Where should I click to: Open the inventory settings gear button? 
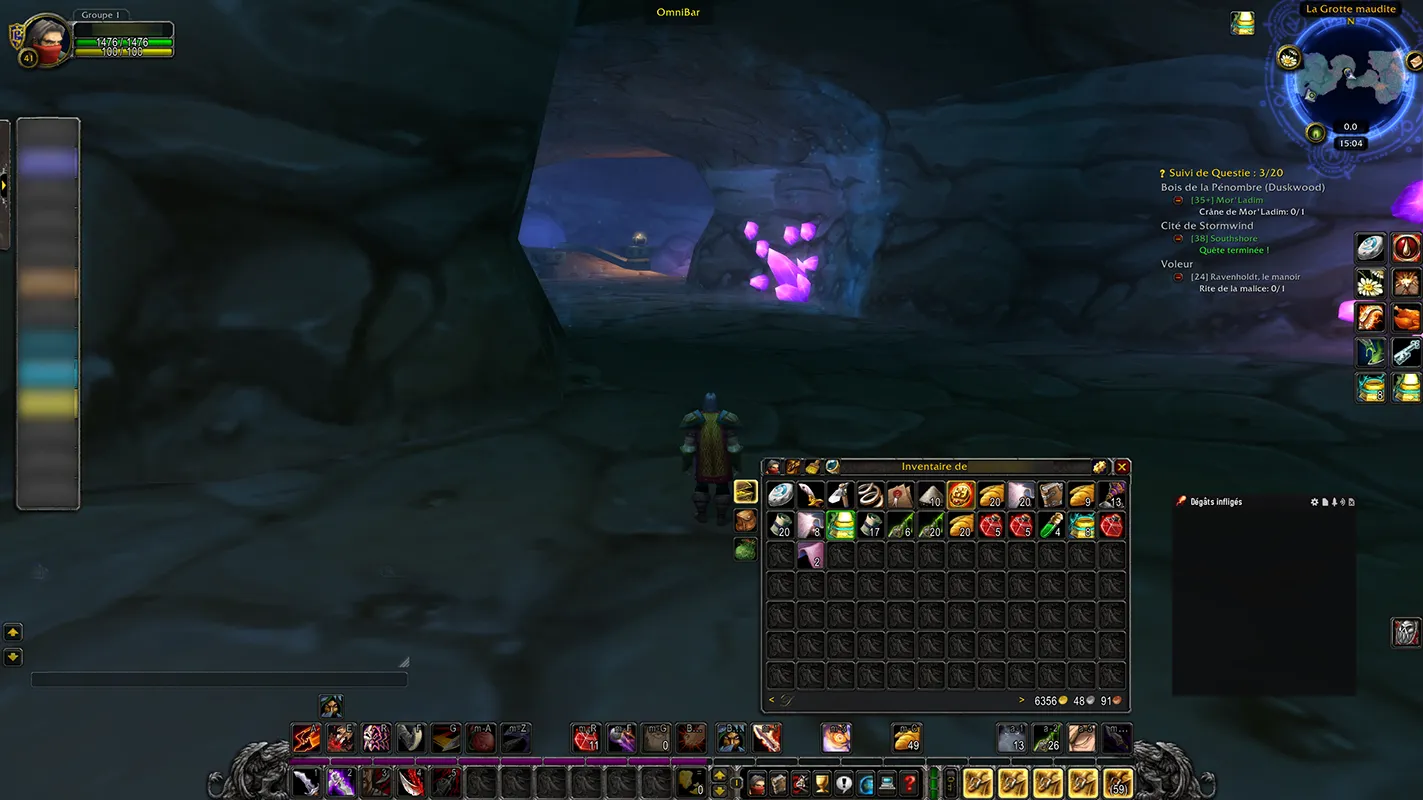point(1100,467)
